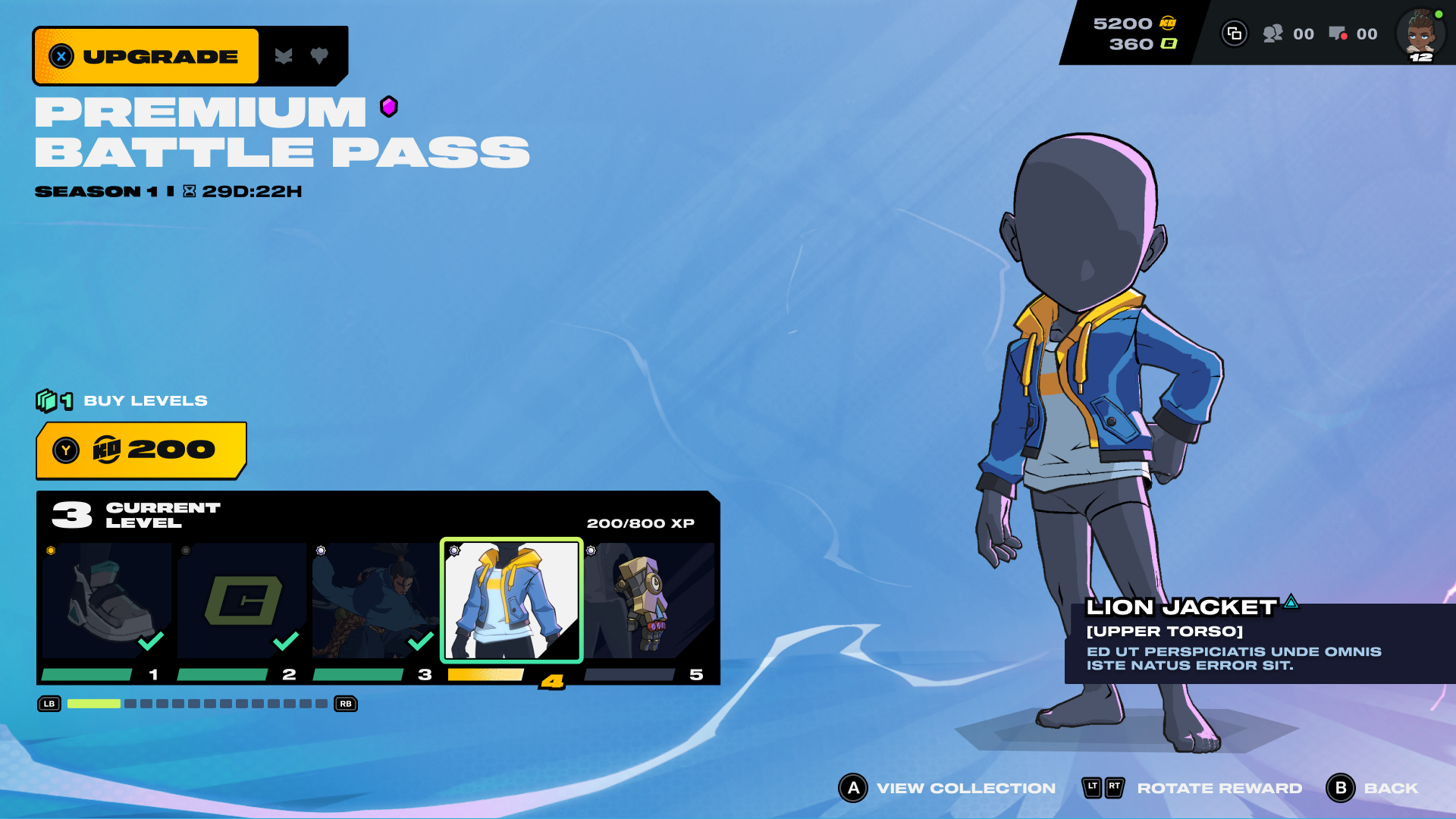The image size is (1456, 819).
Task: Open the chat messages icon
Action: click(1337, 34)
